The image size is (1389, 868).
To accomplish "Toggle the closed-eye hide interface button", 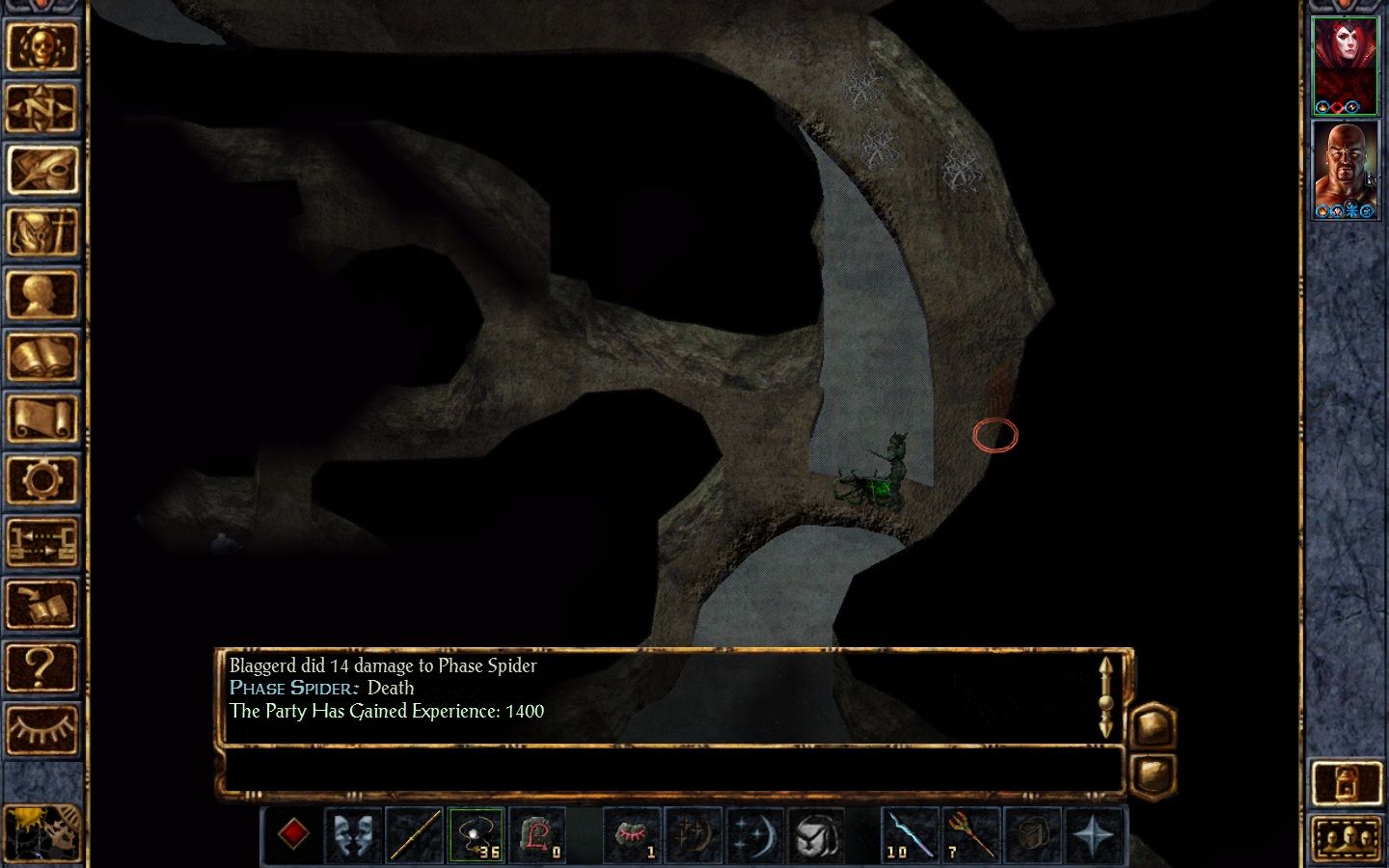I will (x=41, y=729).
